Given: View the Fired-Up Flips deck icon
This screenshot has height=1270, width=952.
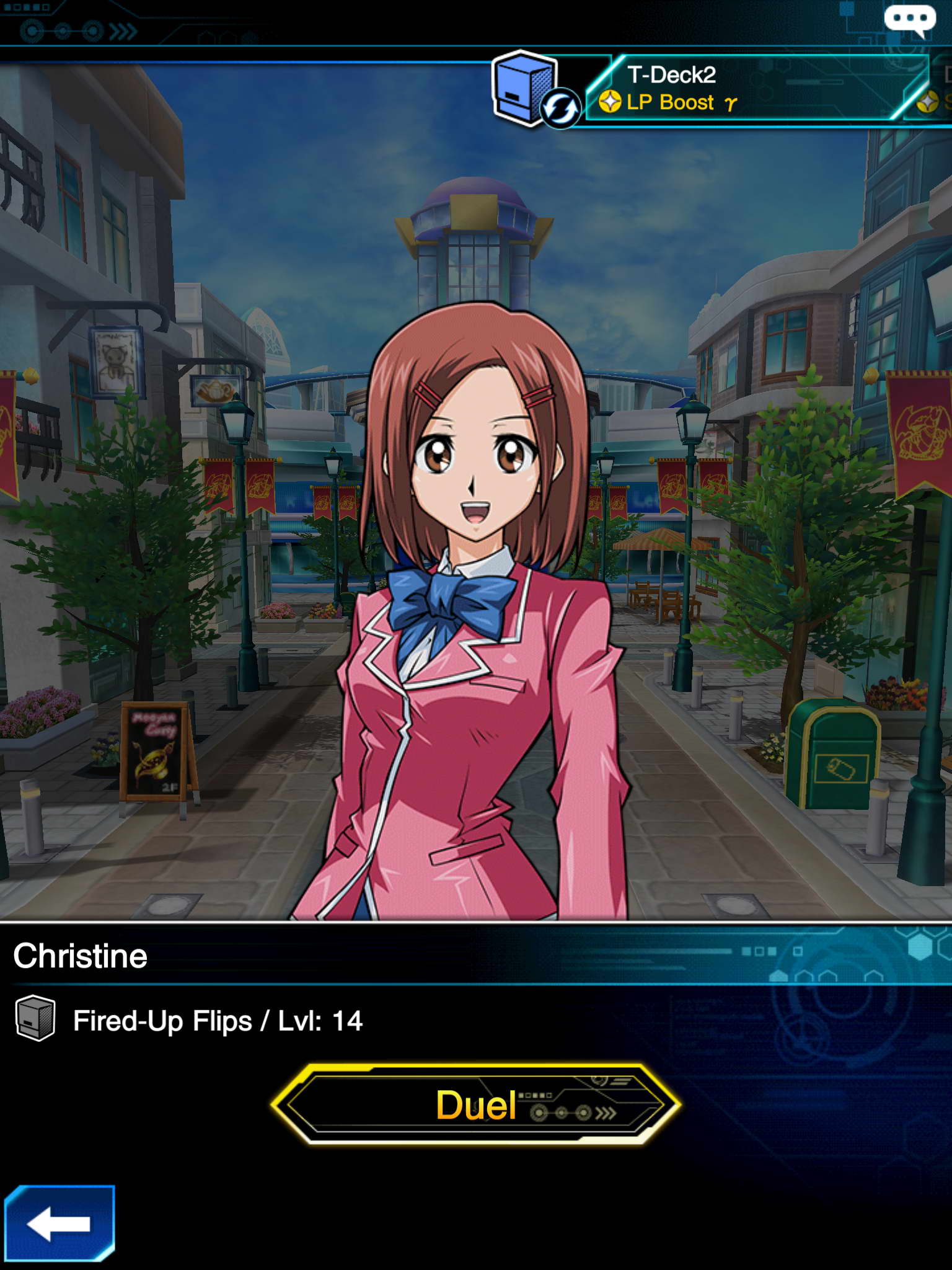Looking at the screenshot, I should click(x=35, y=1018).
